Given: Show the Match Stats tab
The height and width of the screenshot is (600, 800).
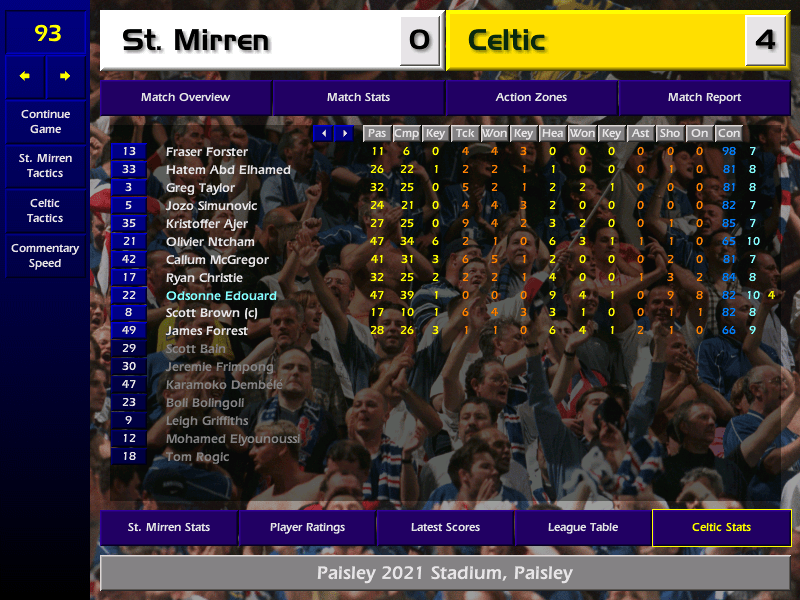Looking at the screenshot, I should pyautogui.click(x=358, y=97).
